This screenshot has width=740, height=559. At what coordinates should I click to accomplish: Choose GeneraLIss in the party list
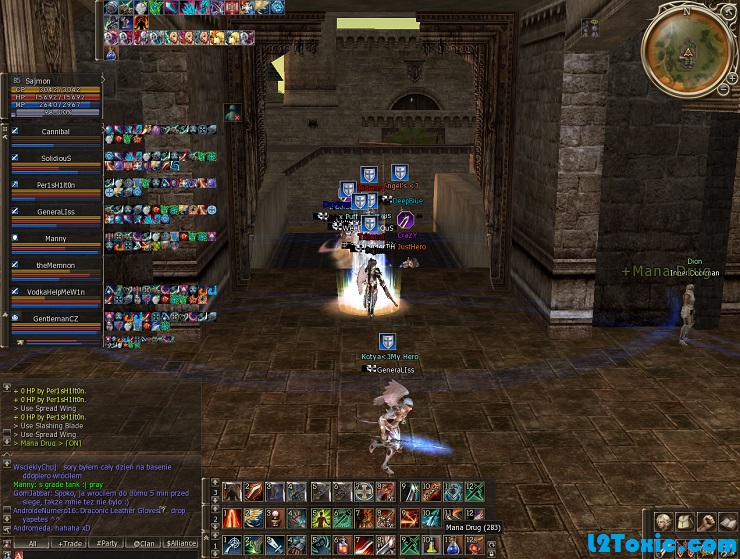(55, 212)
